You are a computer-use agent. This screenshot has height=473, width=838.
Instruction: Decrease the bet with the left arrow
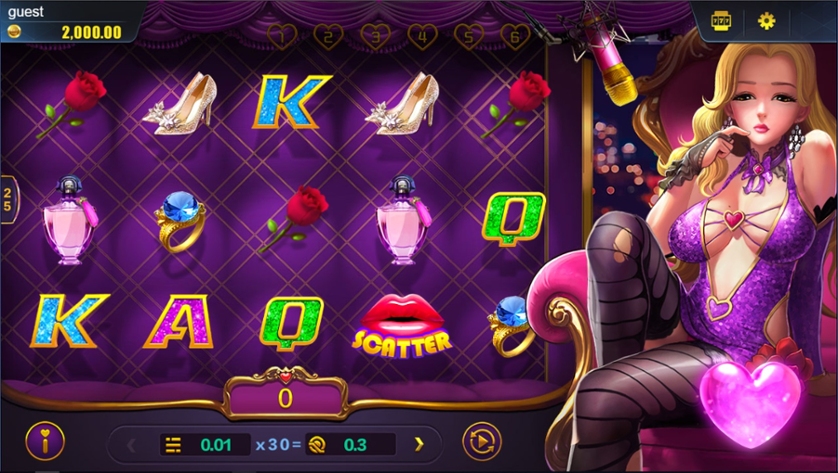click(130, 444)
